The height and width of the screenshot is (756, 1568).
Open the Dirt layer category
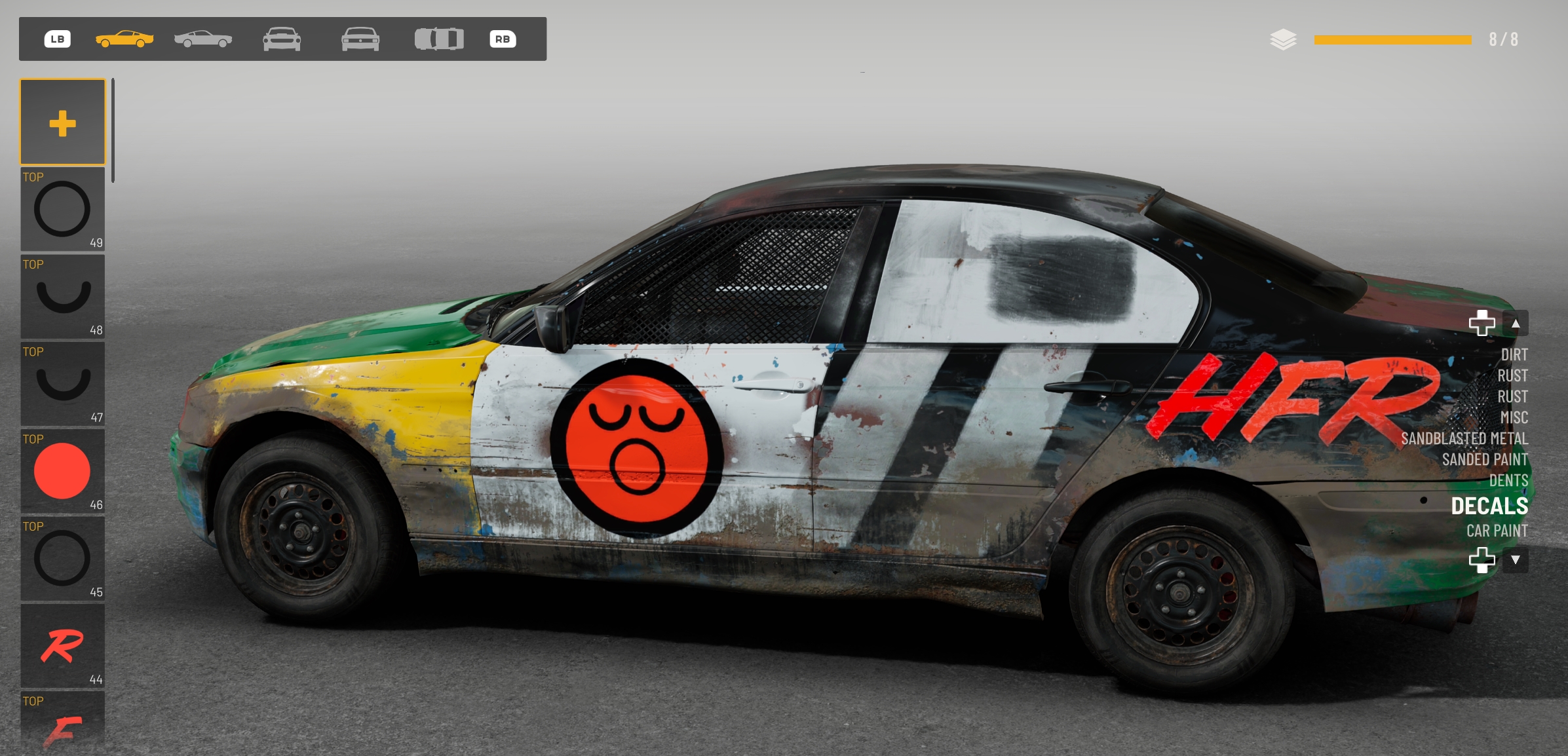(x=1514, y=354)
